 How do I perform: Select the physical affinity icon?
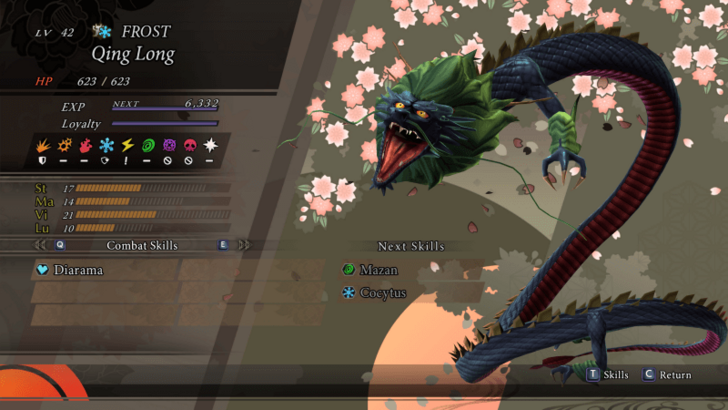[42, 145]
